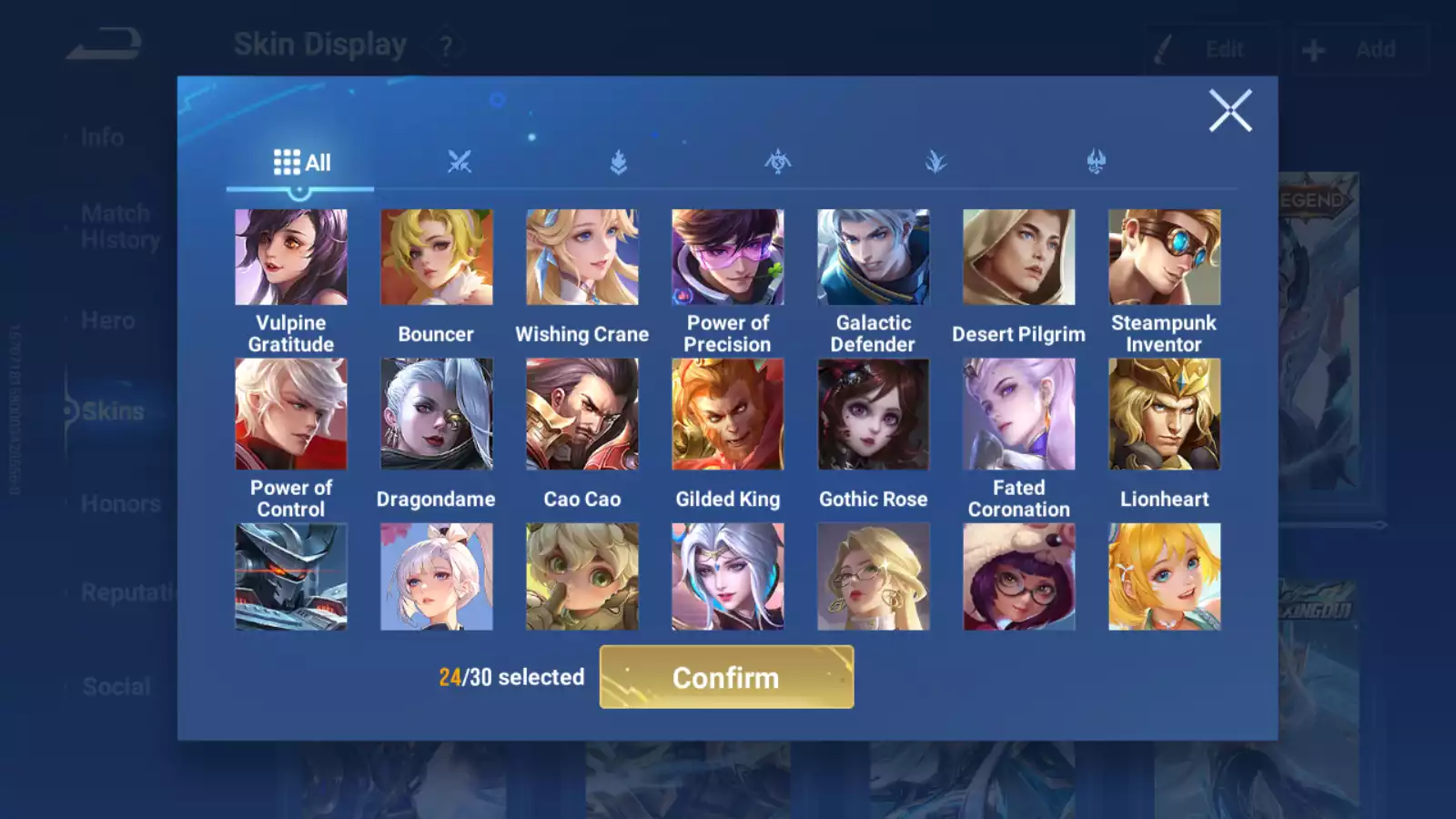Pick the Gilded King skin
Screen dimensions: 1456x819
click(728, 414)
